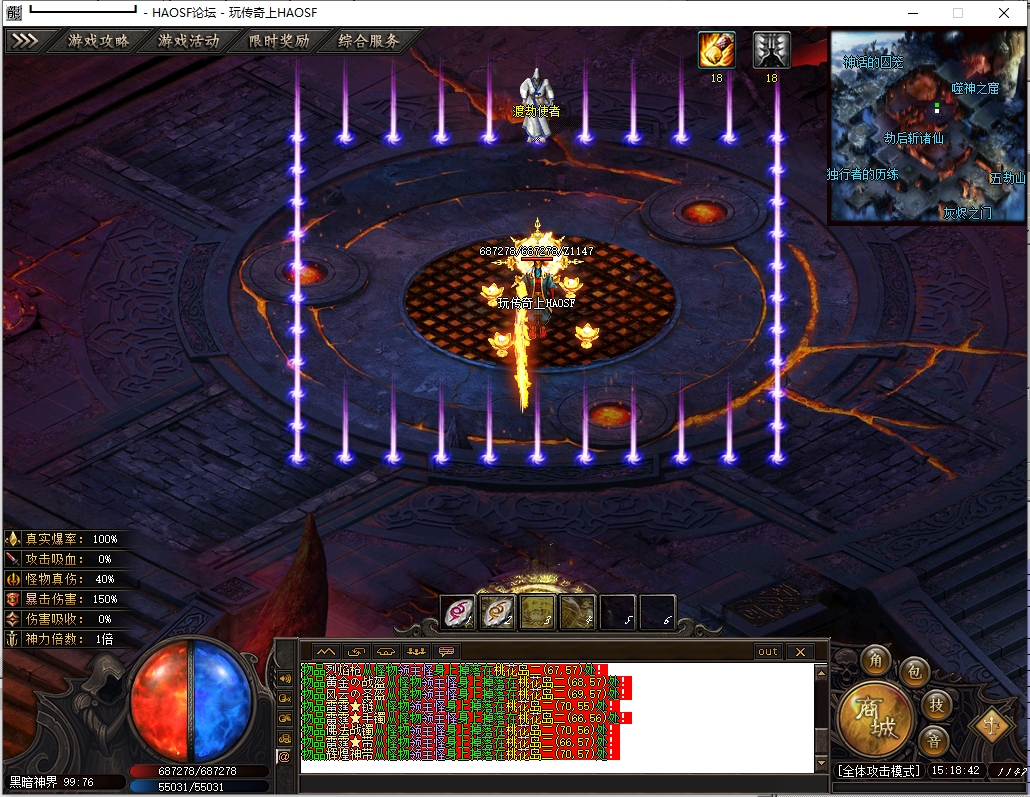Open the 综合服务 menu
The width and height of the screenshot is (1030, 797).
coord(369,41)
